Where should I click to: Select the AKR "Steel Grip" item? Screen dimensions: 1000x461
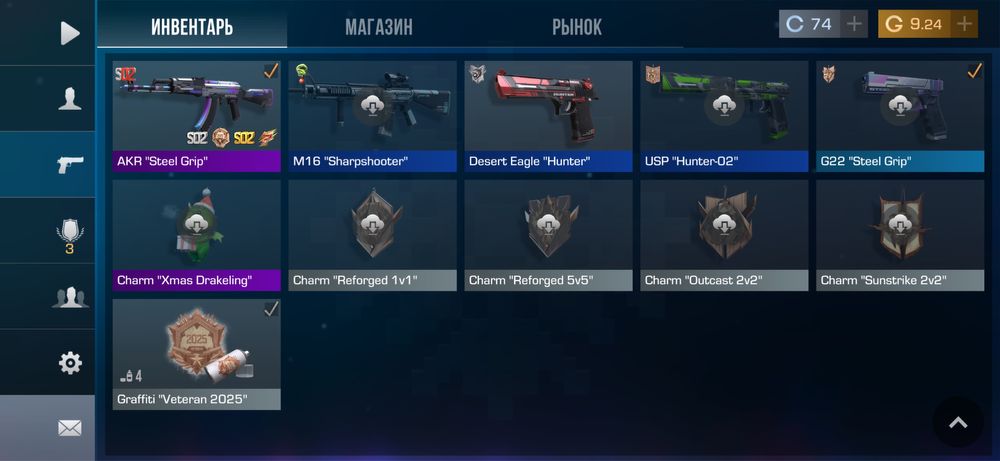point(196,116)
